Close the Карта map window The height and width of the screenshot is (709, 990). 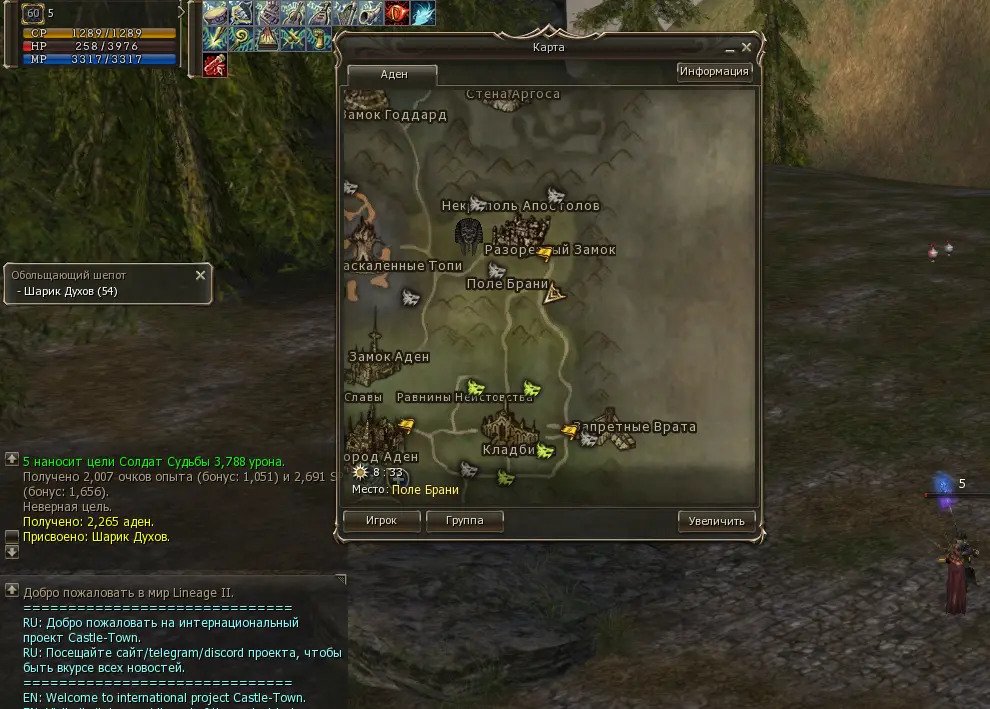point(747,47)
